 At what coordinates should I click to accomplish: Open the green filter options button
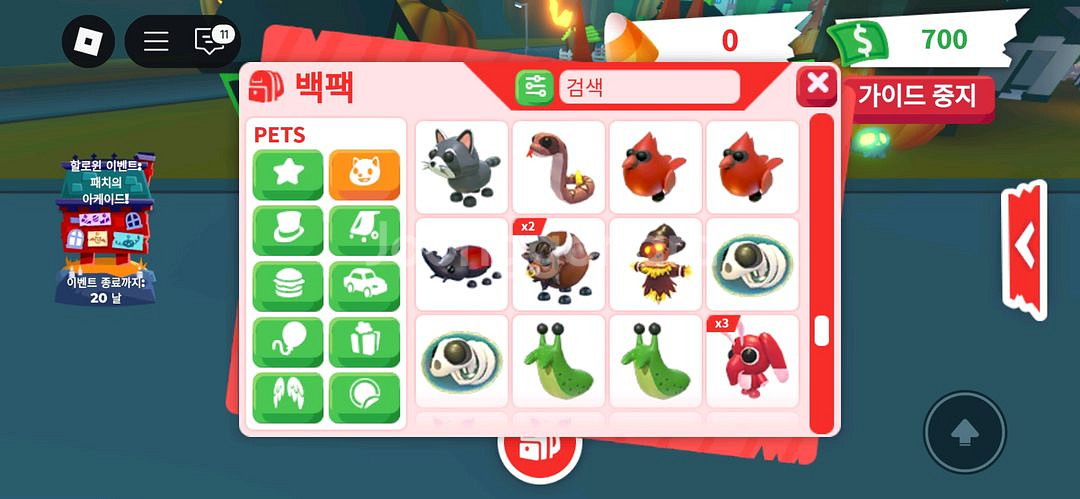point(534,87)
